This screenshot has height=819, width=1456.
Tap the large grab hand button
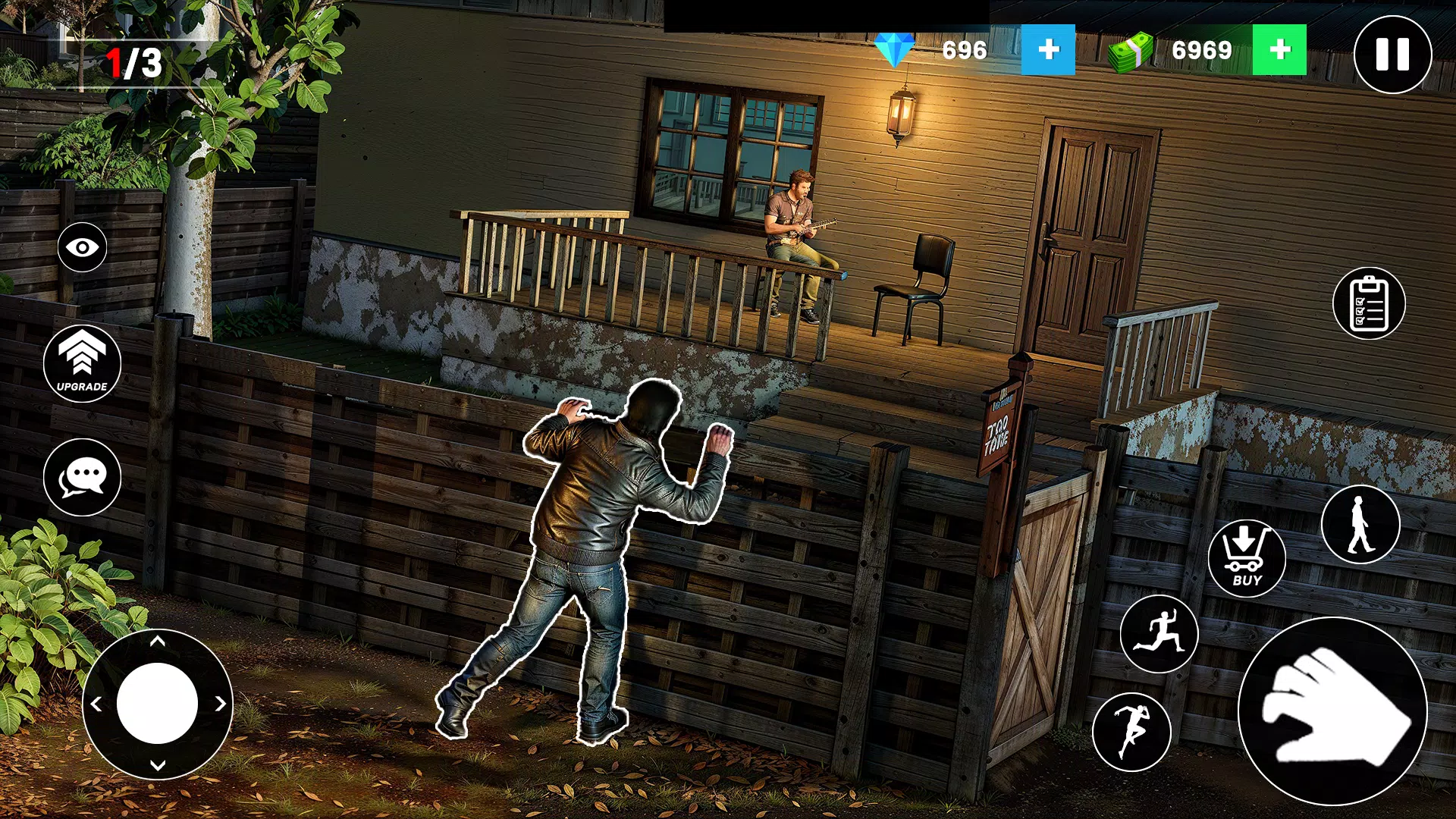[1332, 711]
